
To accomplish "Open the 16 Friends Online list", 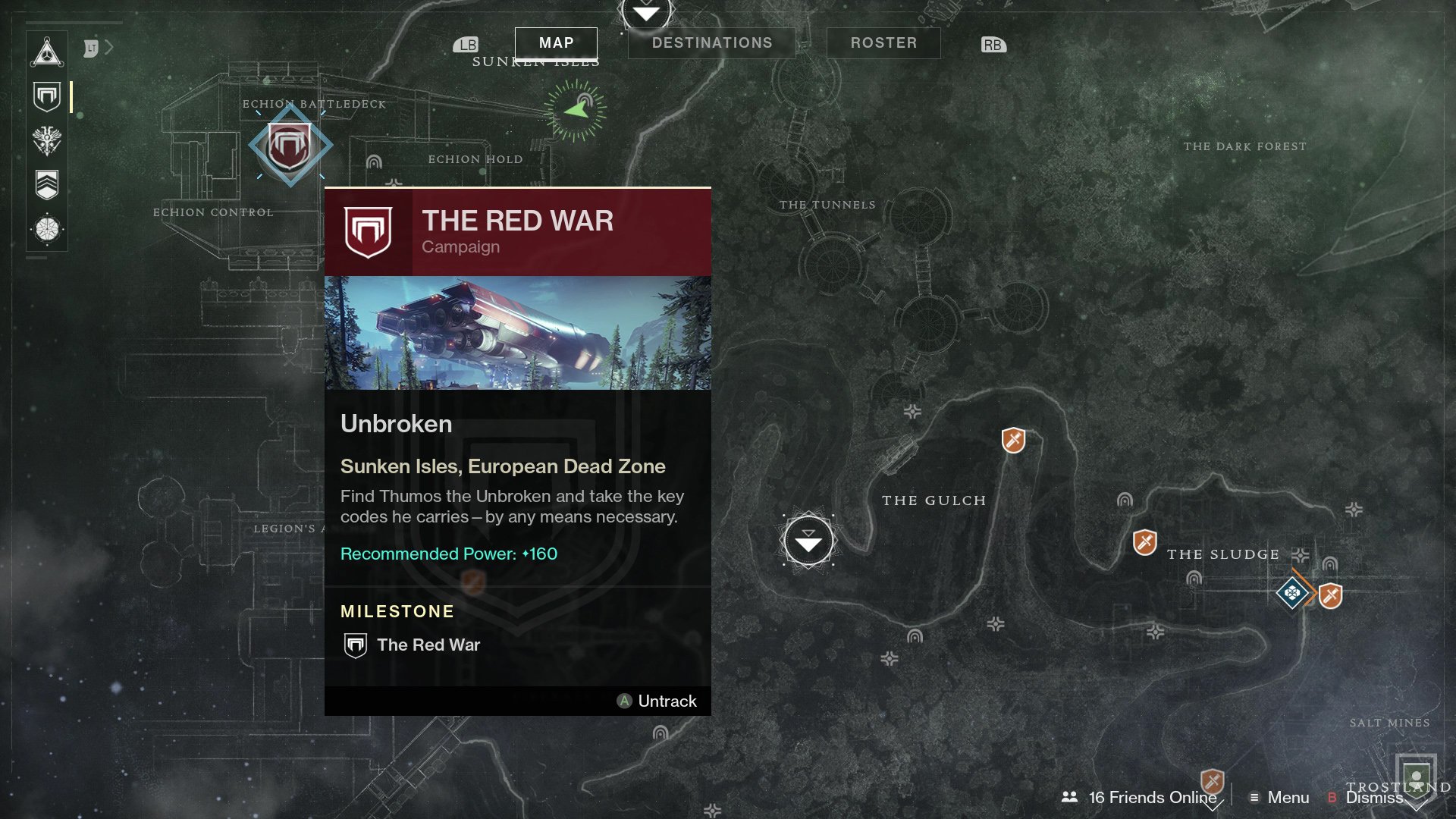I will click(1139, 797).
